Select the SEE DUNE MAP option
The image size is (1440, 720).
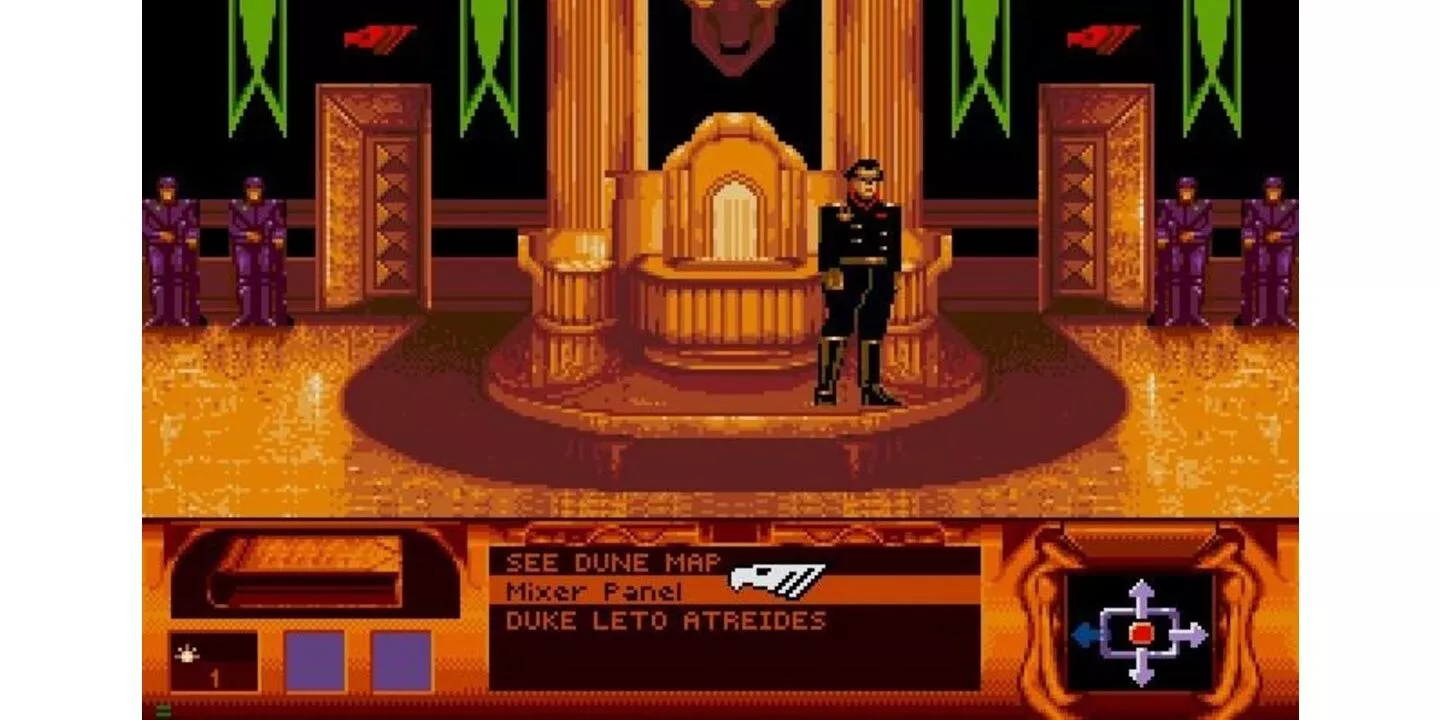(610, 563)
